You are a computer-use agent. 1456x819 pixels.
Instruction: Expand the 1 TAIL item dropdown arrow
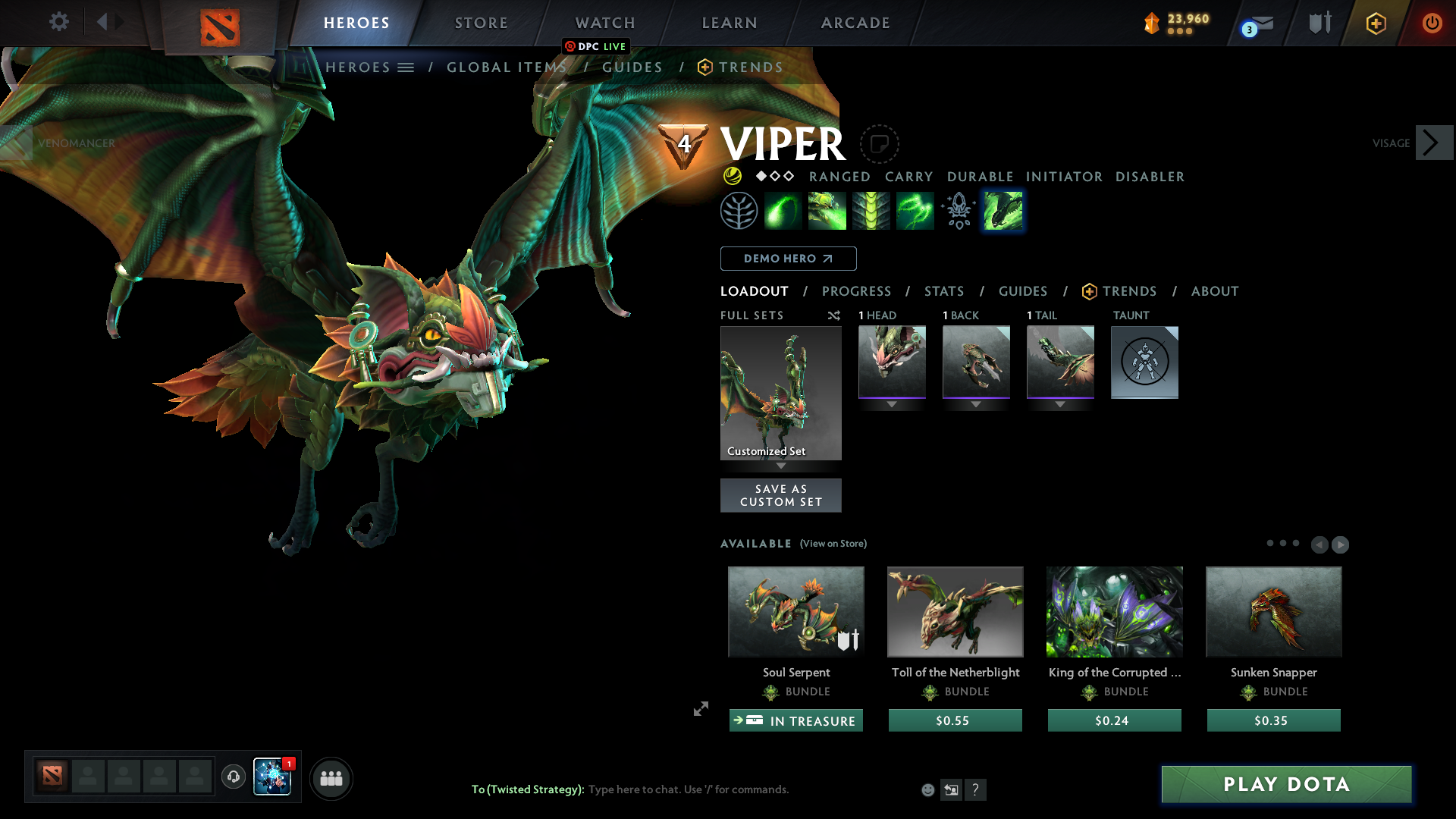(1060, 404)
